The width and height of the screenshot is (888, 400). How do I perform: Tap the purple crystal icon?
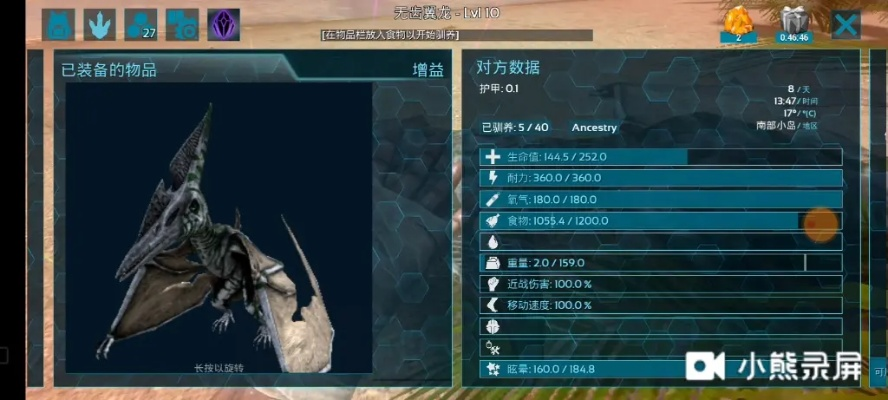pyautogui.click(x=223, y=25)
